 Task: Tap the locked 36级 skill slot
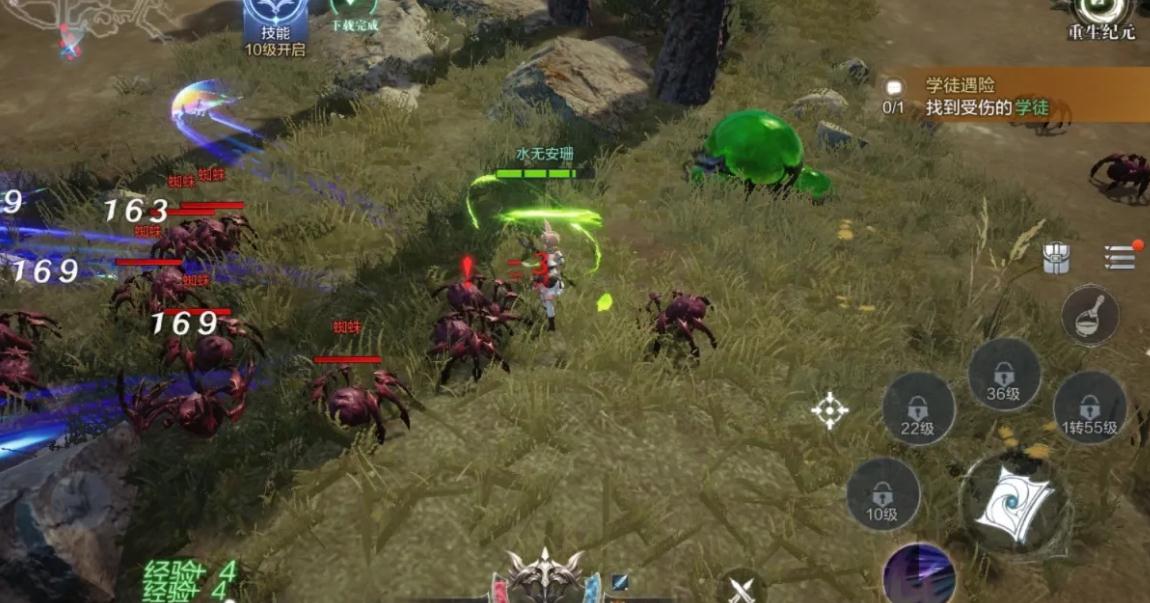click(1003, 375)
